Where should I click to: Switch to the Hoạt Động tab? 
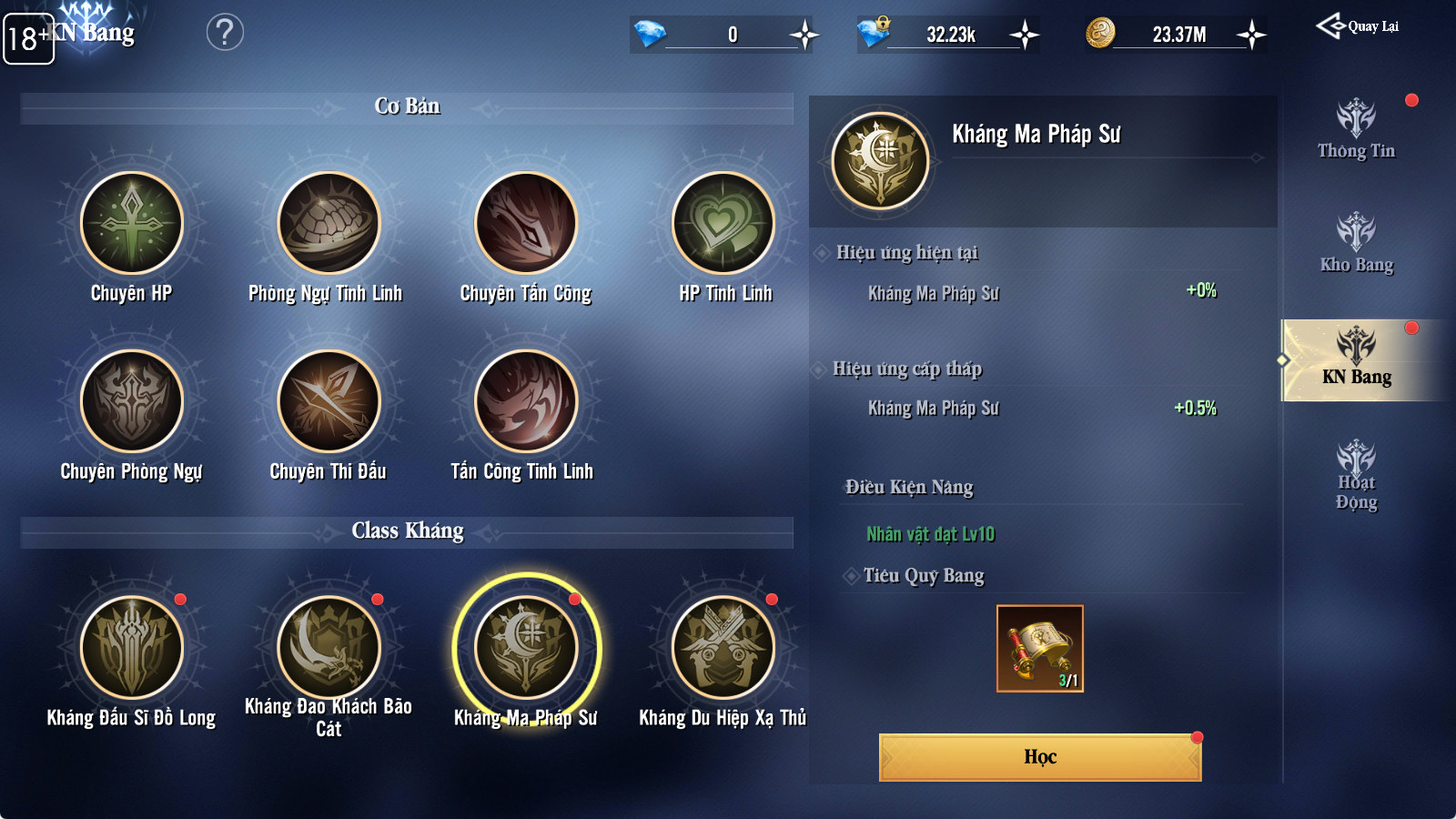[x=1356, y=475]
